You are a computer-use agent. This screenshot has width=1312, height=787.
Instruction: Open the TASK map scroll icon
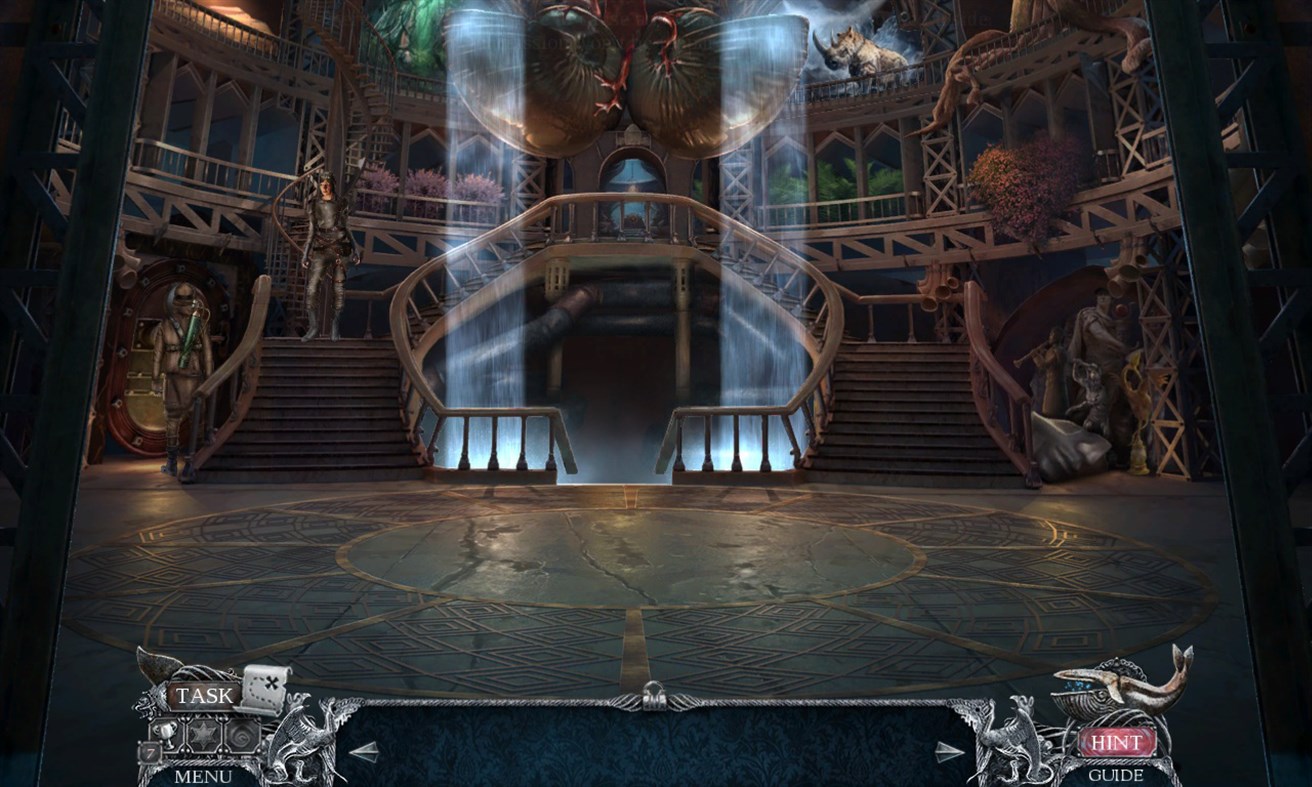coord(265,689)
